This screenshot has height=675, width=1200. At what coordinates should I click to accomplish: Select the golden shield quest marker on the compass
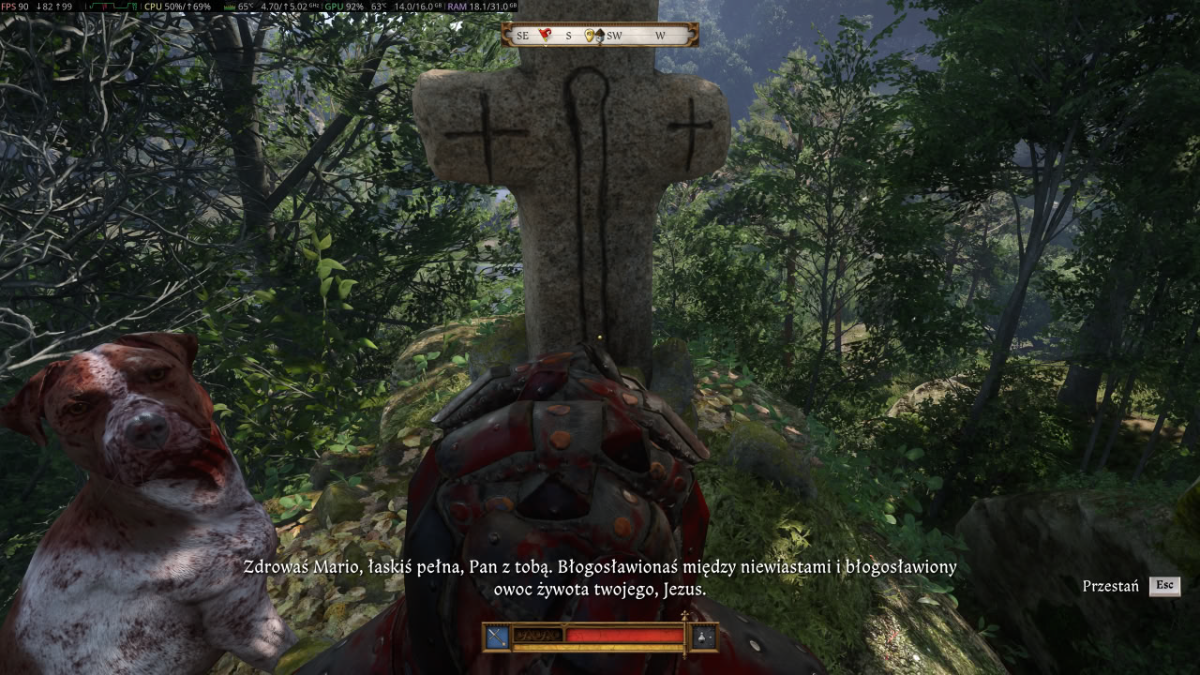pyautogui.click(x=591, y=35)
